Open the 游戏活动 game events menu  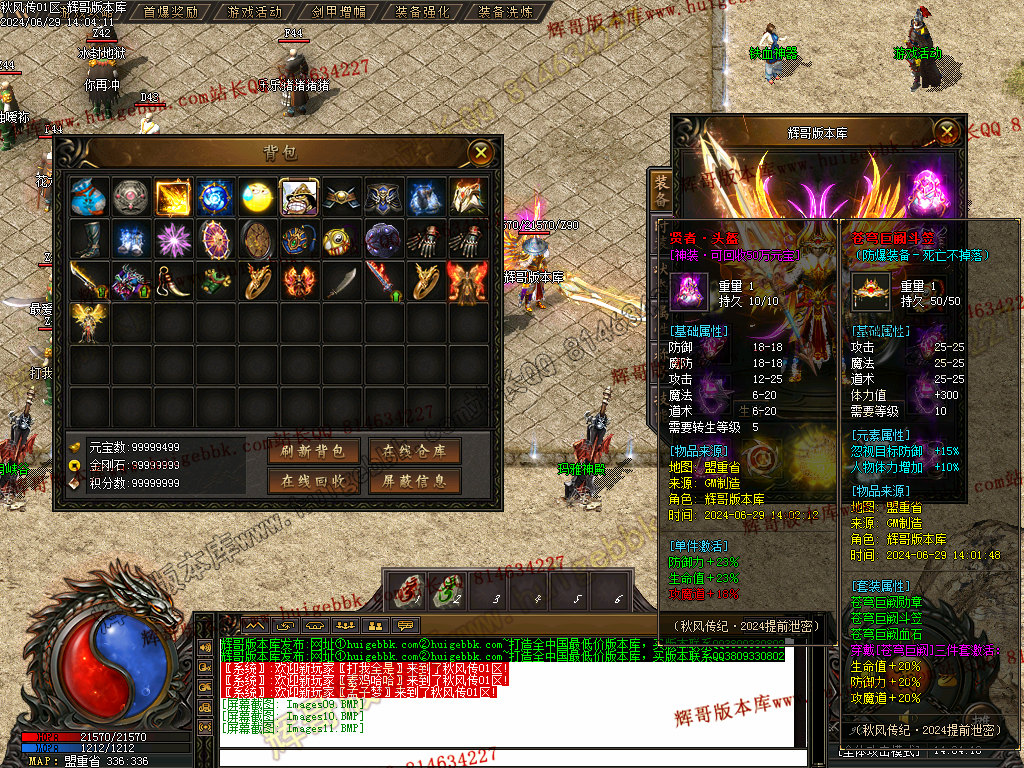(x=254, y=12)
